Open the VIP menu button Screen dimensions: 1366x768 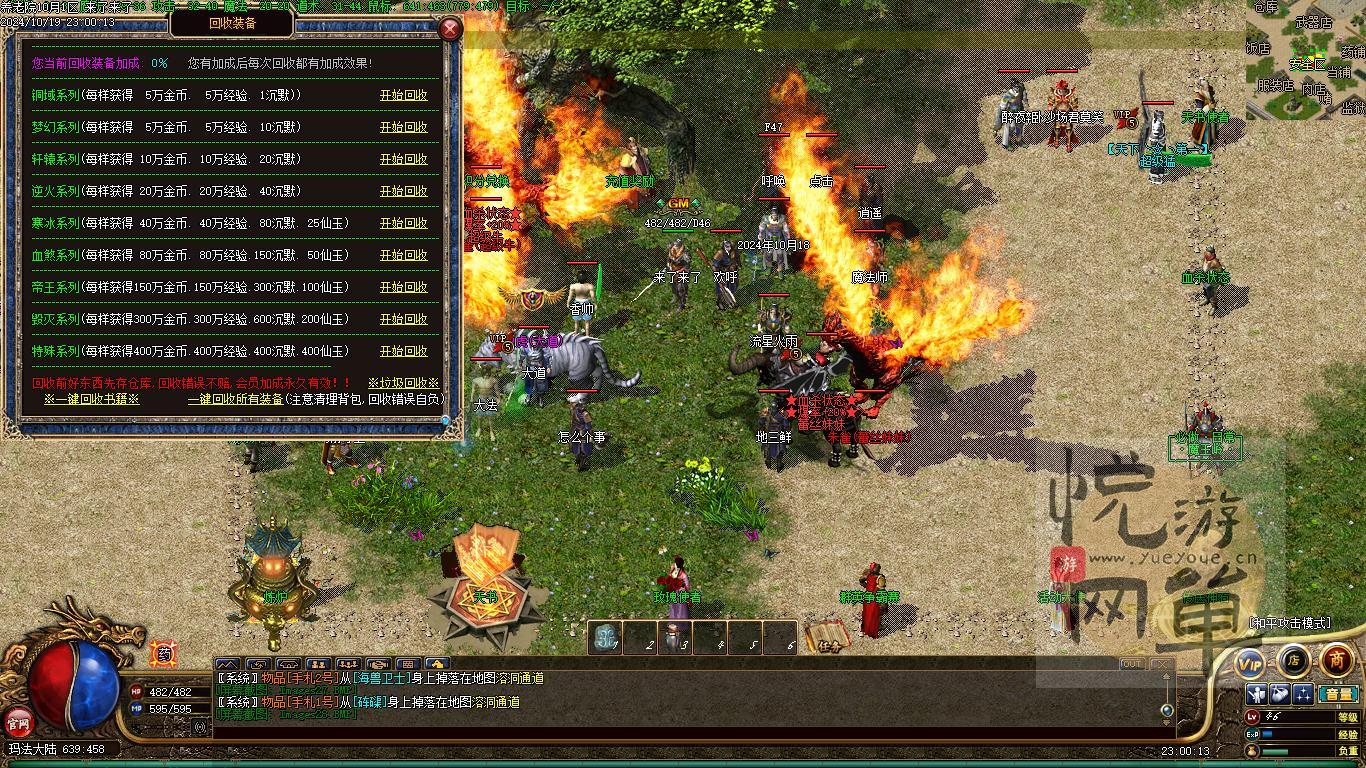pyautogui.click(x=1250, y=662)
